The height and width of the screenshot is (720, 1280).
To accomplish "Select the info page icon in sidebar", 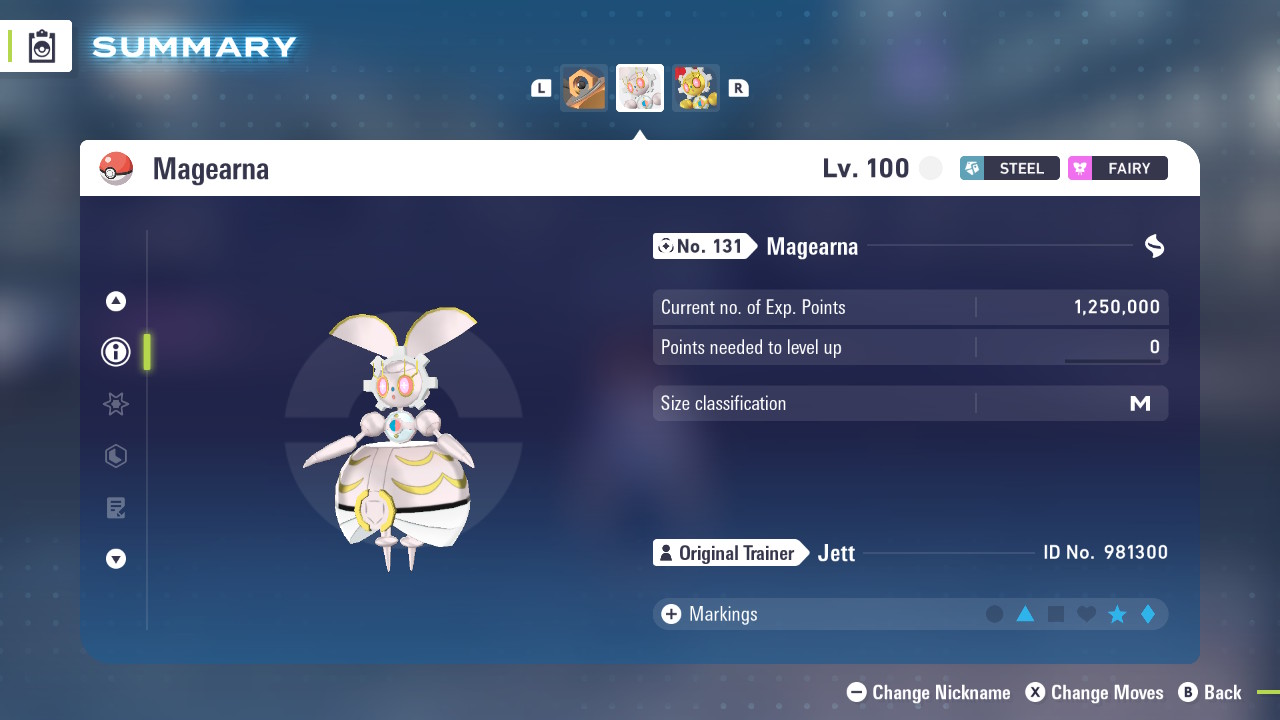I will pos(115,352).
